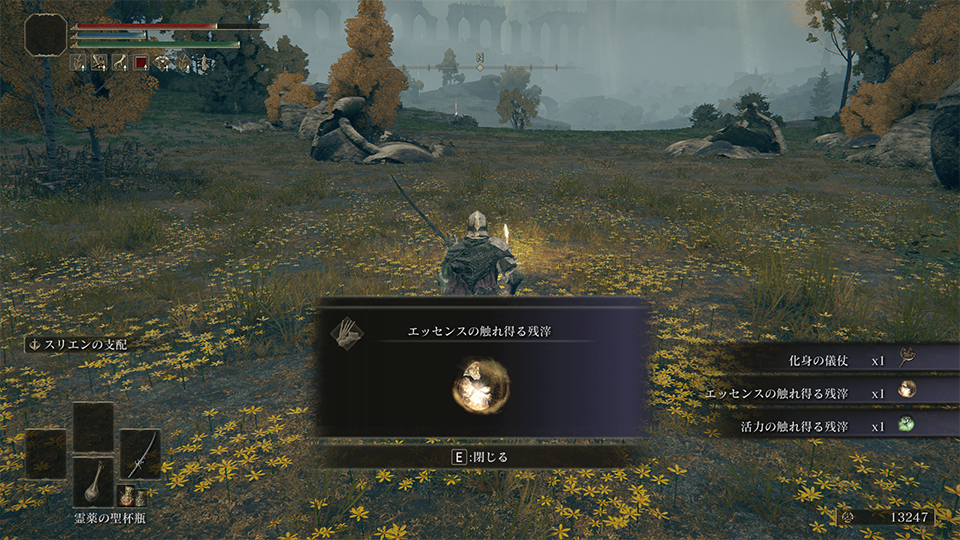Close the item popup via 閉じる

[482, 457]
